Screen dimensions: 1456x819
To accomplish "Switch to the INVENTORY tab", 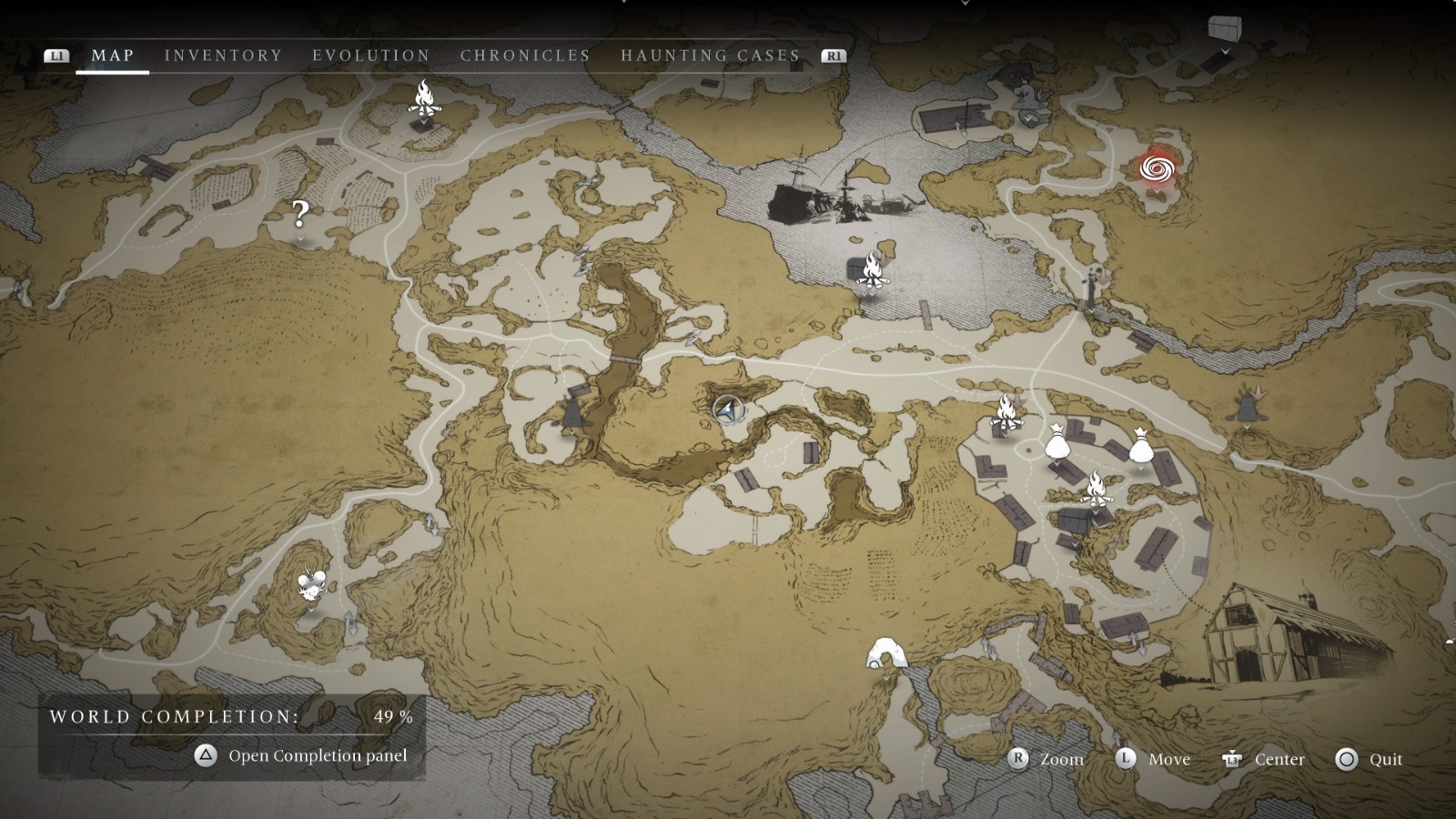I will [x=222, y=56].
